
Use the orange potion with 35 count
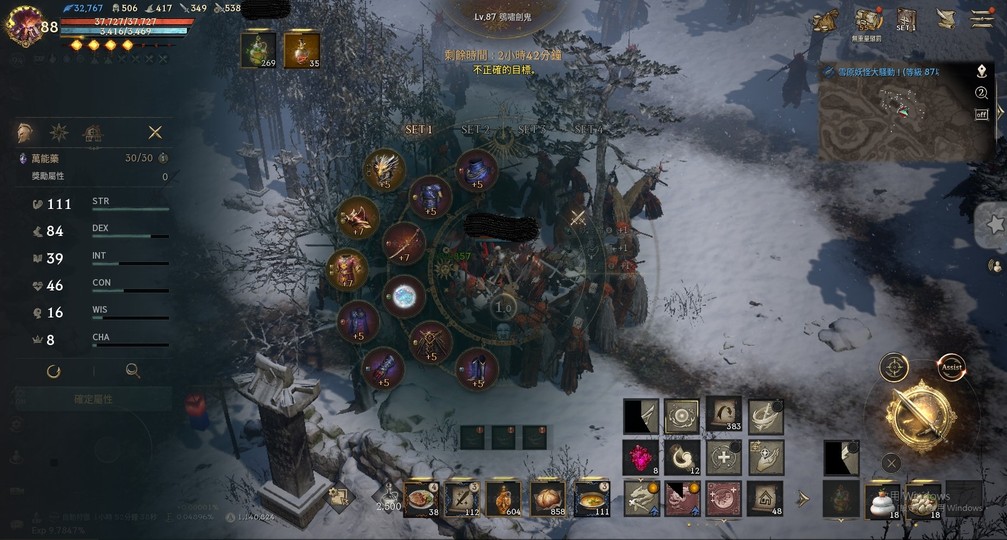(301, 49)
